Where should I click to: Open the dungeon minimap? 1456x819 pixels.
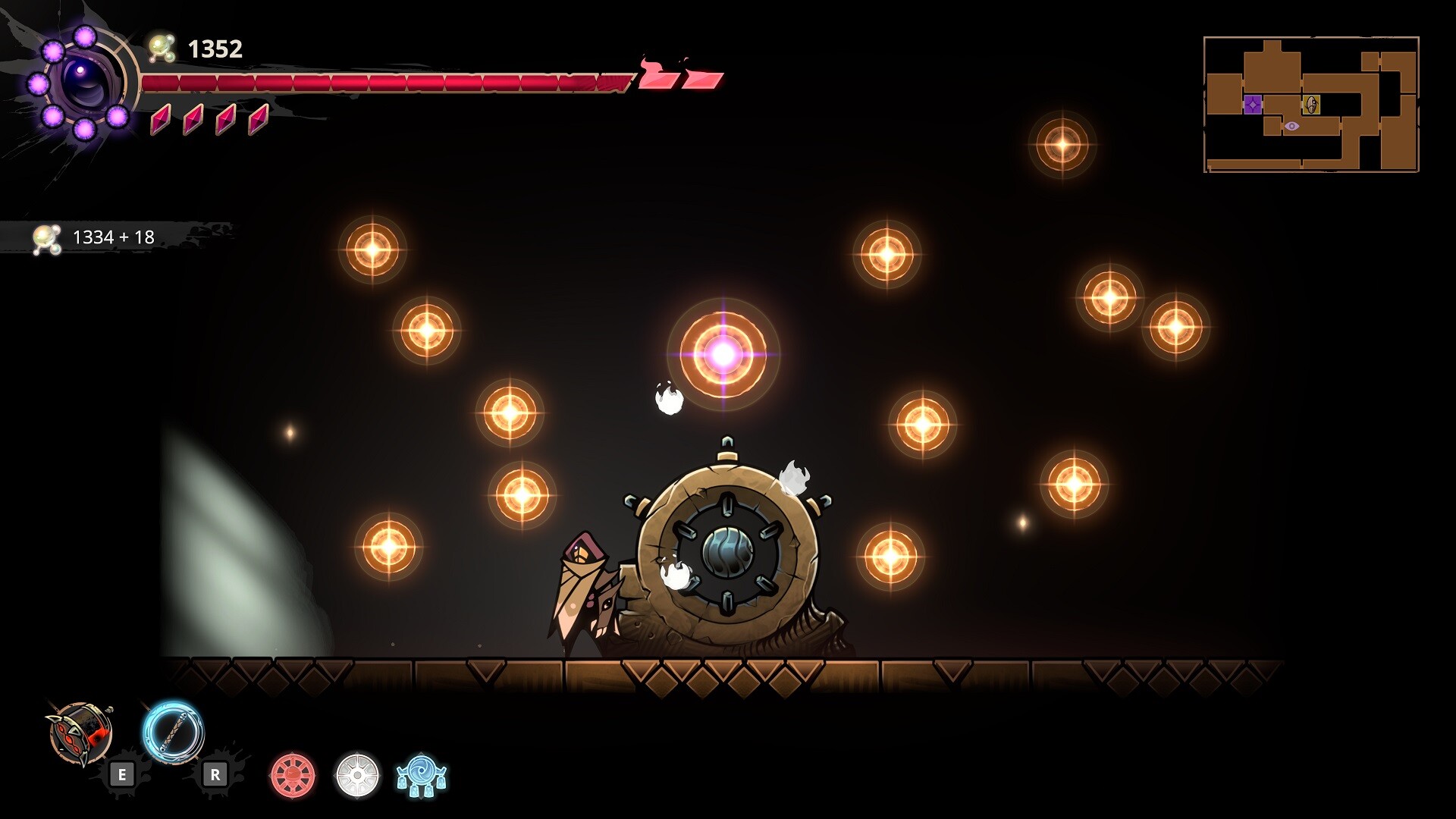pos(1310,105)
